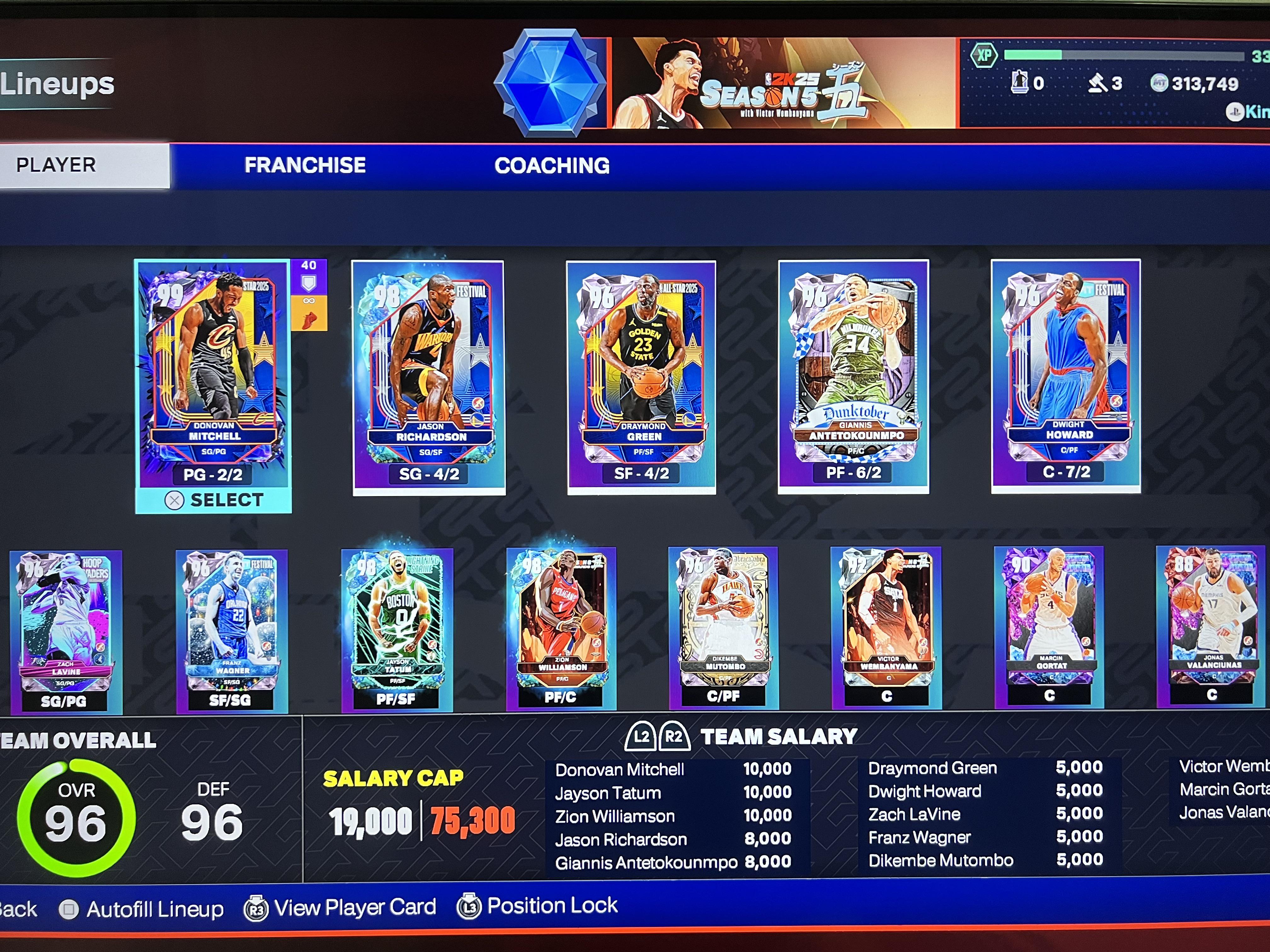Cycle Team Salary panel with L2
The width and height of the screenshot is (1270, 952).
point(642,736)
